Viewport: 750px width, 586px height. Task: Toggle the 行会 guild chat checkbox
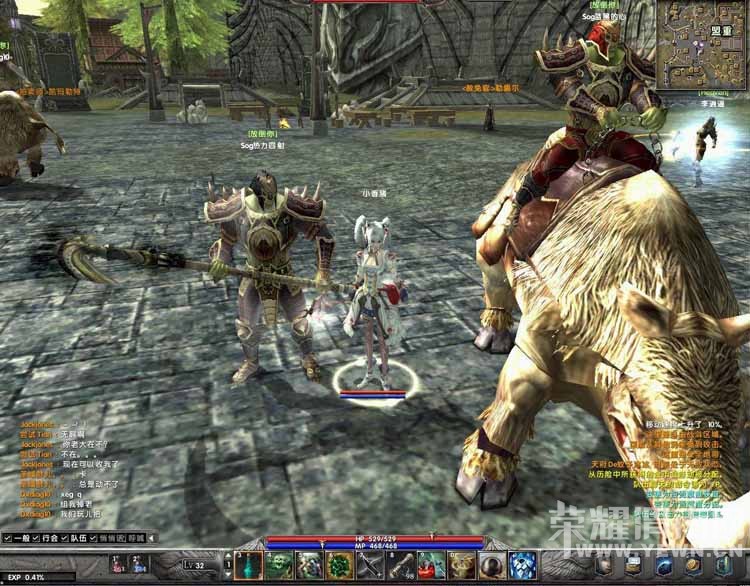[x=35, y=538]
